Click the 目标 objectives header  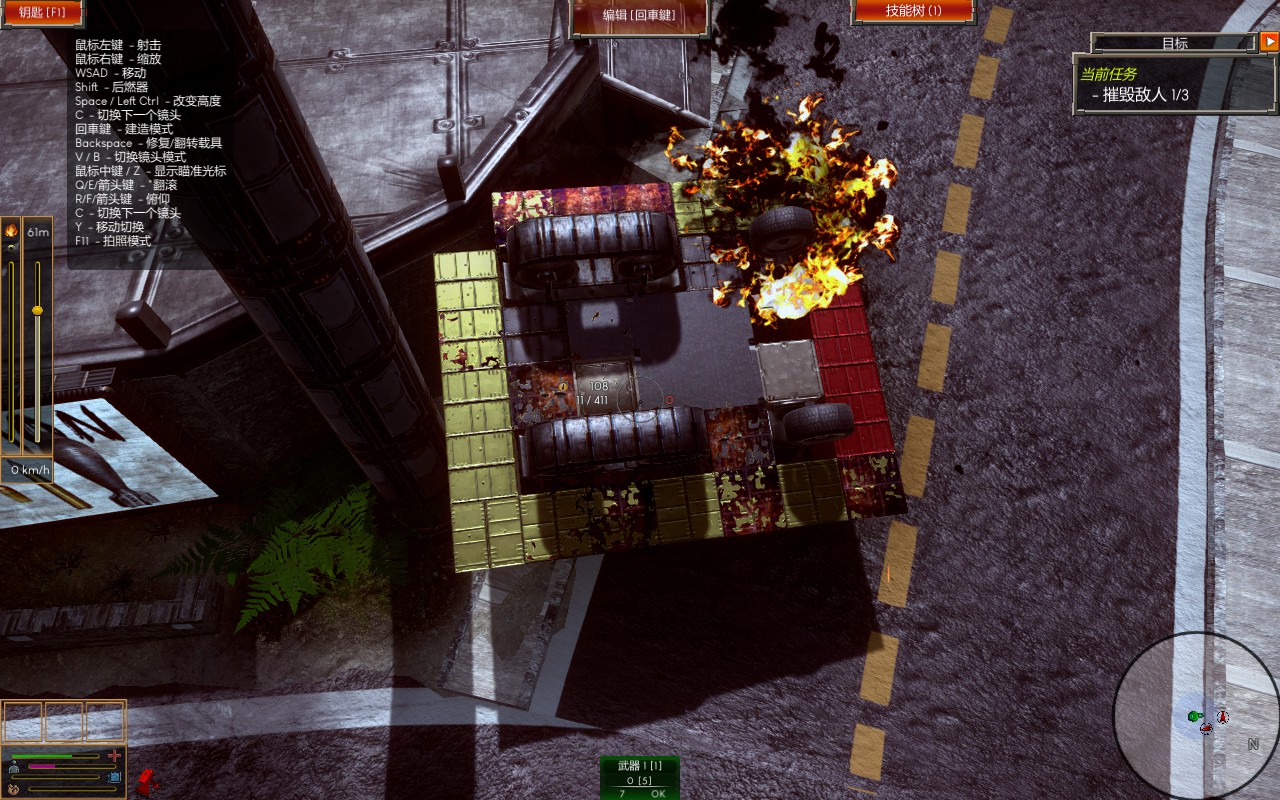pyautogui.click(x=1174, y=43)
